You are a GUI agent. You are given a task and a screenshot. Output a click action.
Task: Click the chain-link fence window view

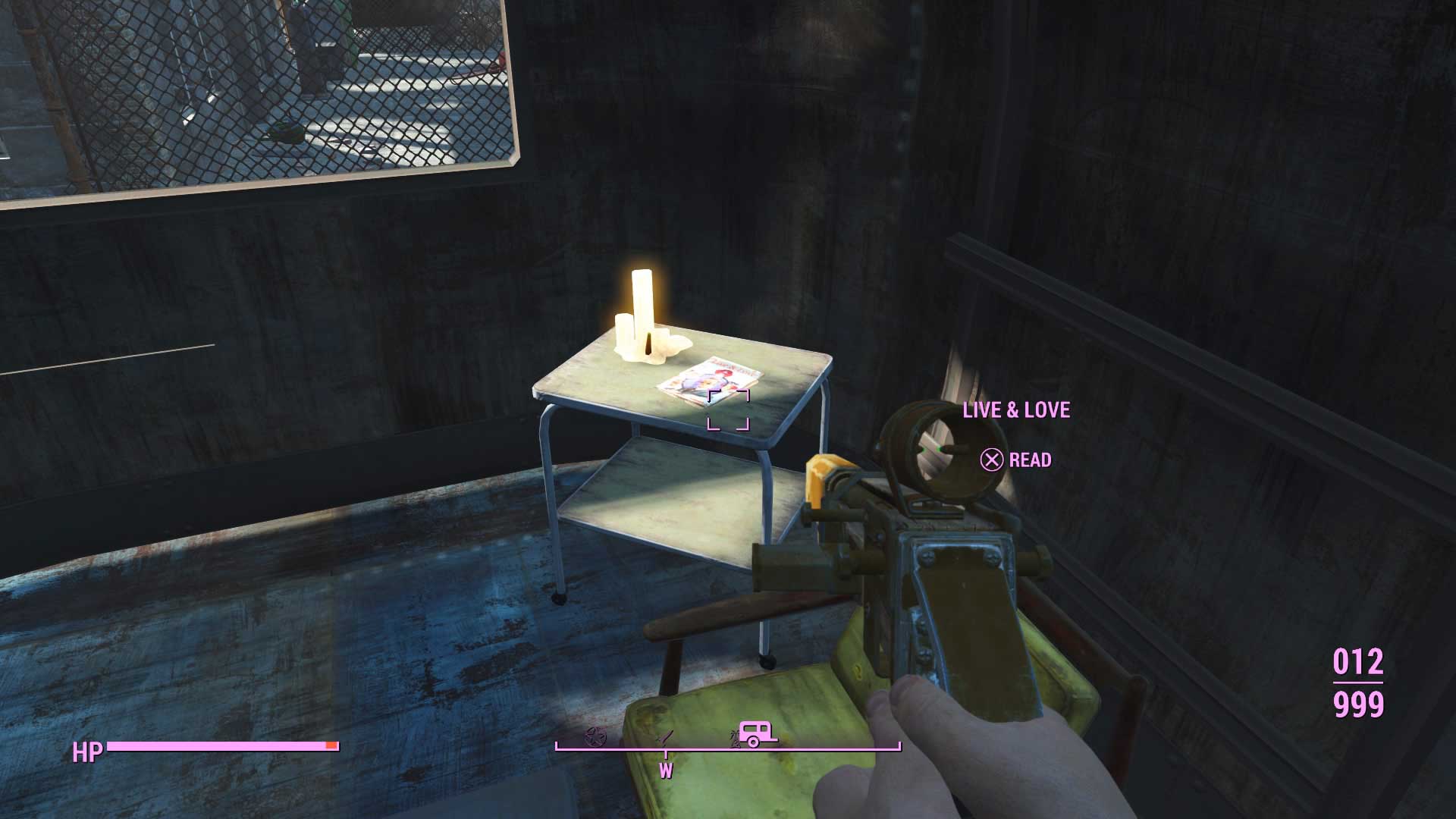[265, 91]
